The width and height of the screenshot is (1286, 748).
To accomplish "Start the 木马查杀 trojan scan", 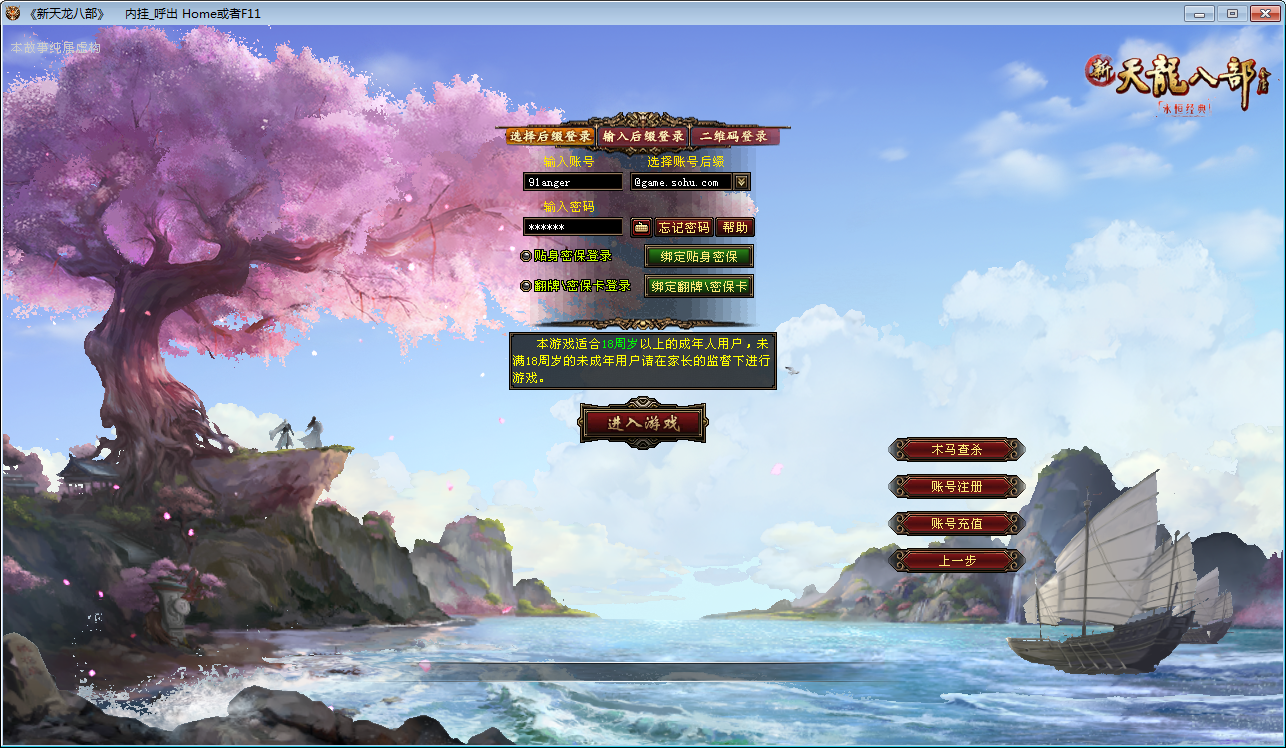I will 956,450.
